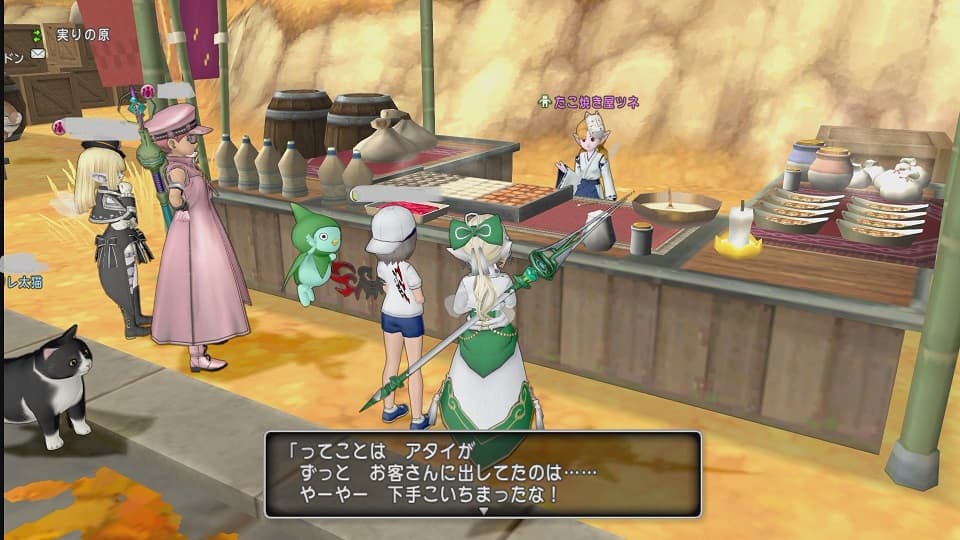
Task: Click the green arrows icon beside 実りの原
Action: [x=38, y=35]
